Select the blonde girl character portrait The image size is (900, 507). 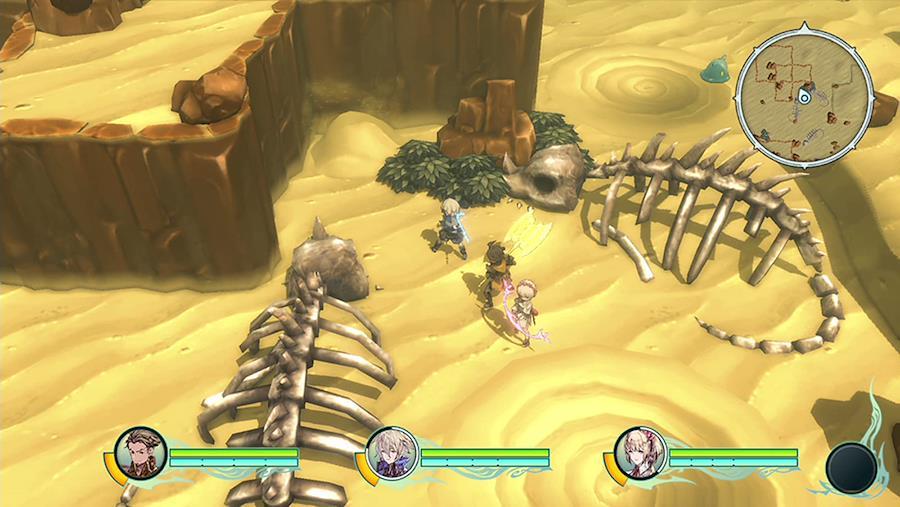click(x=638, y=454)
